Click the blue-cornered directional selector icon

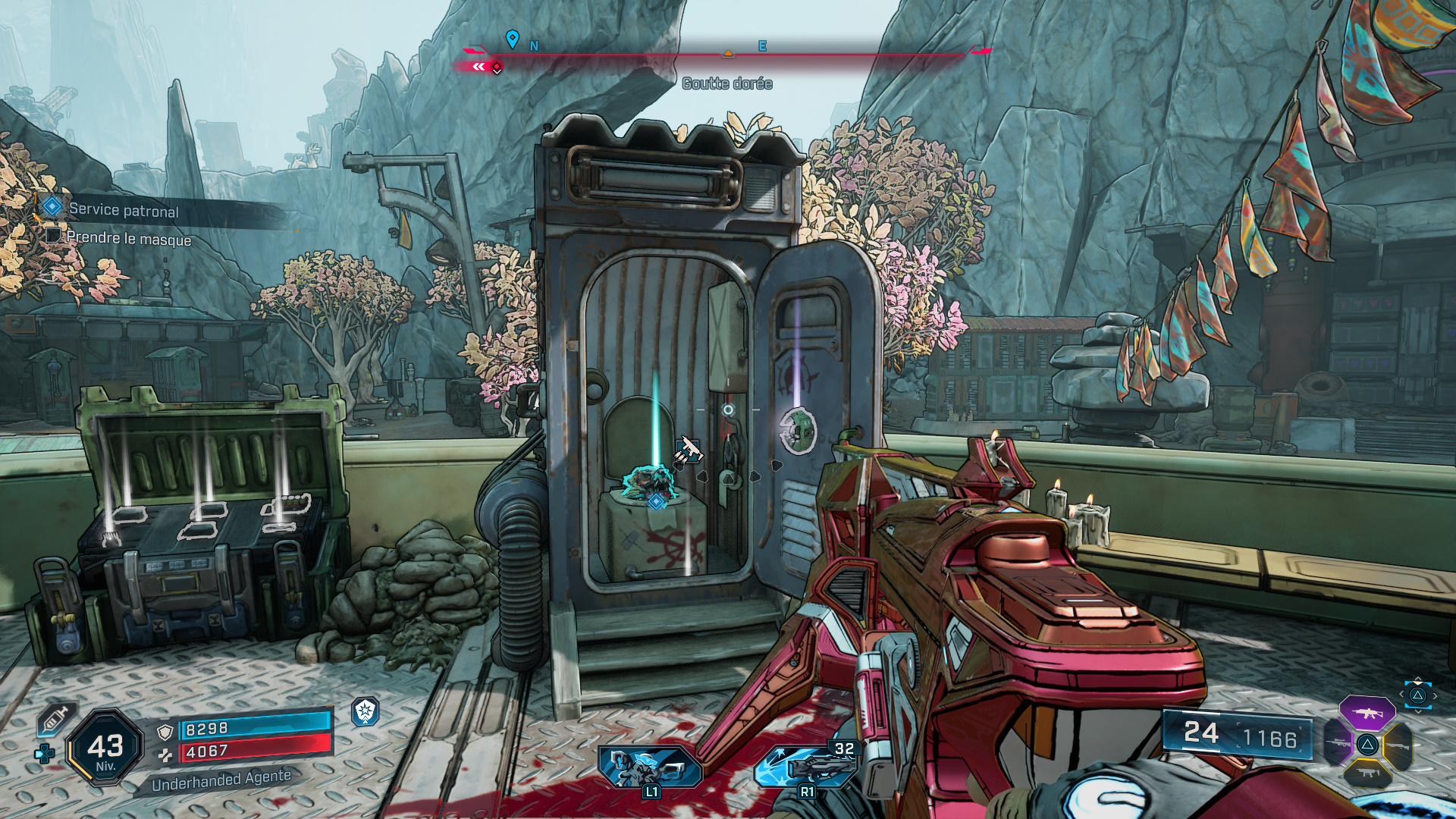(x=1417, y=695)
